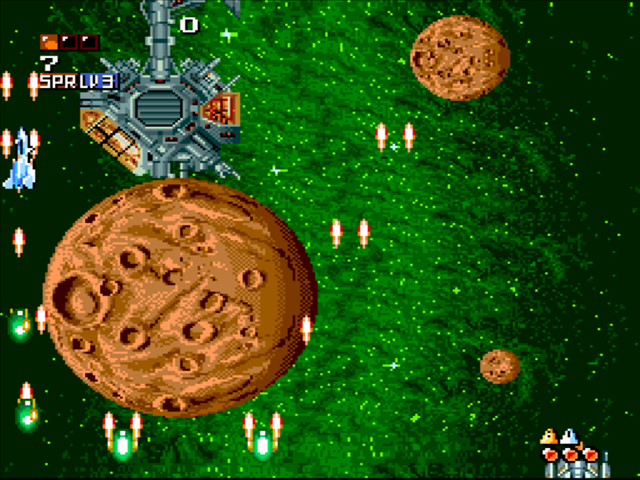Select the SPR LV3 weapon indicator

coord(78,81)
